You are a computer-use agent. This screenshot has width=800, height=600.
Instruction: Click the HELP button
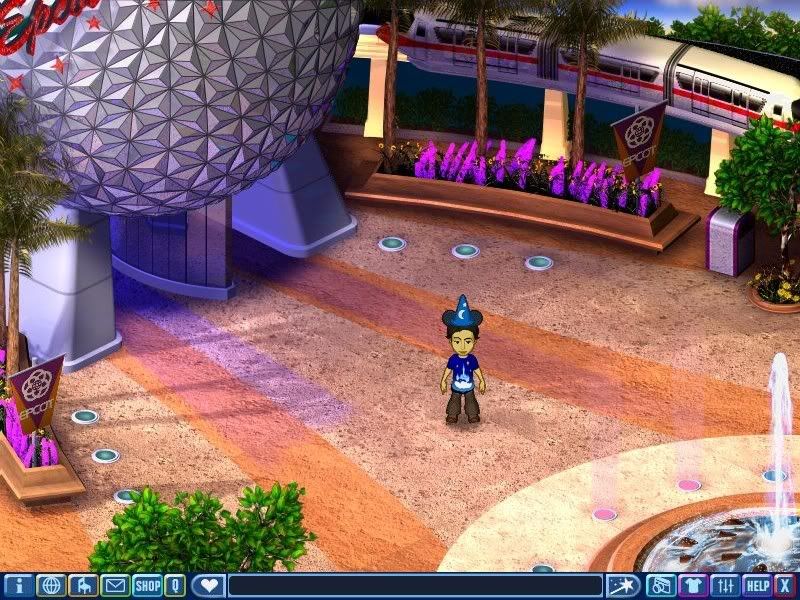(757, 586)
